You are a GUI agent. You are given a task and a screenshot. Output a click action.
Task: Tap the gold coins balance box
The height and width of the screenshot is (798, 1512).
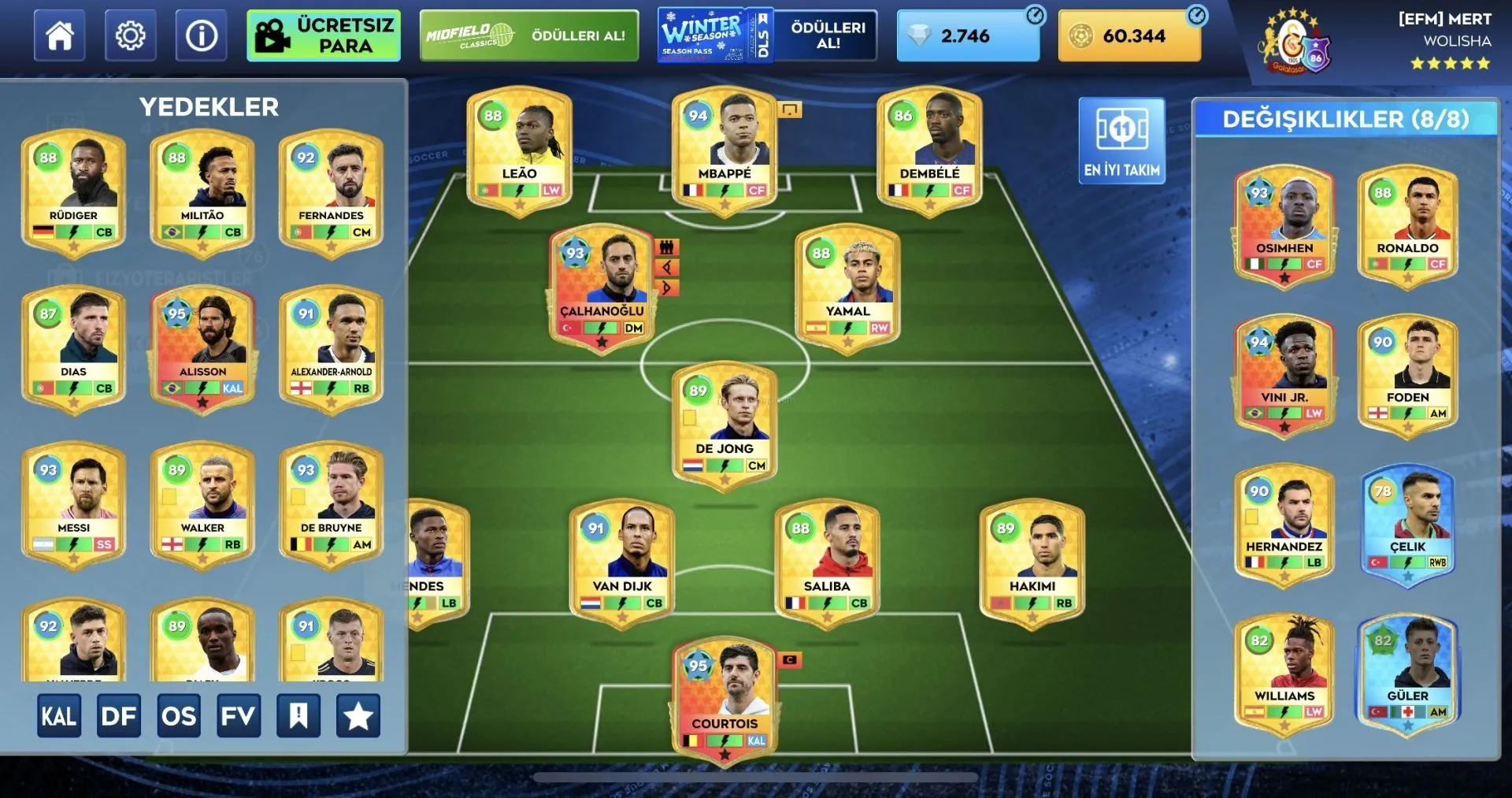(1129, 36)
